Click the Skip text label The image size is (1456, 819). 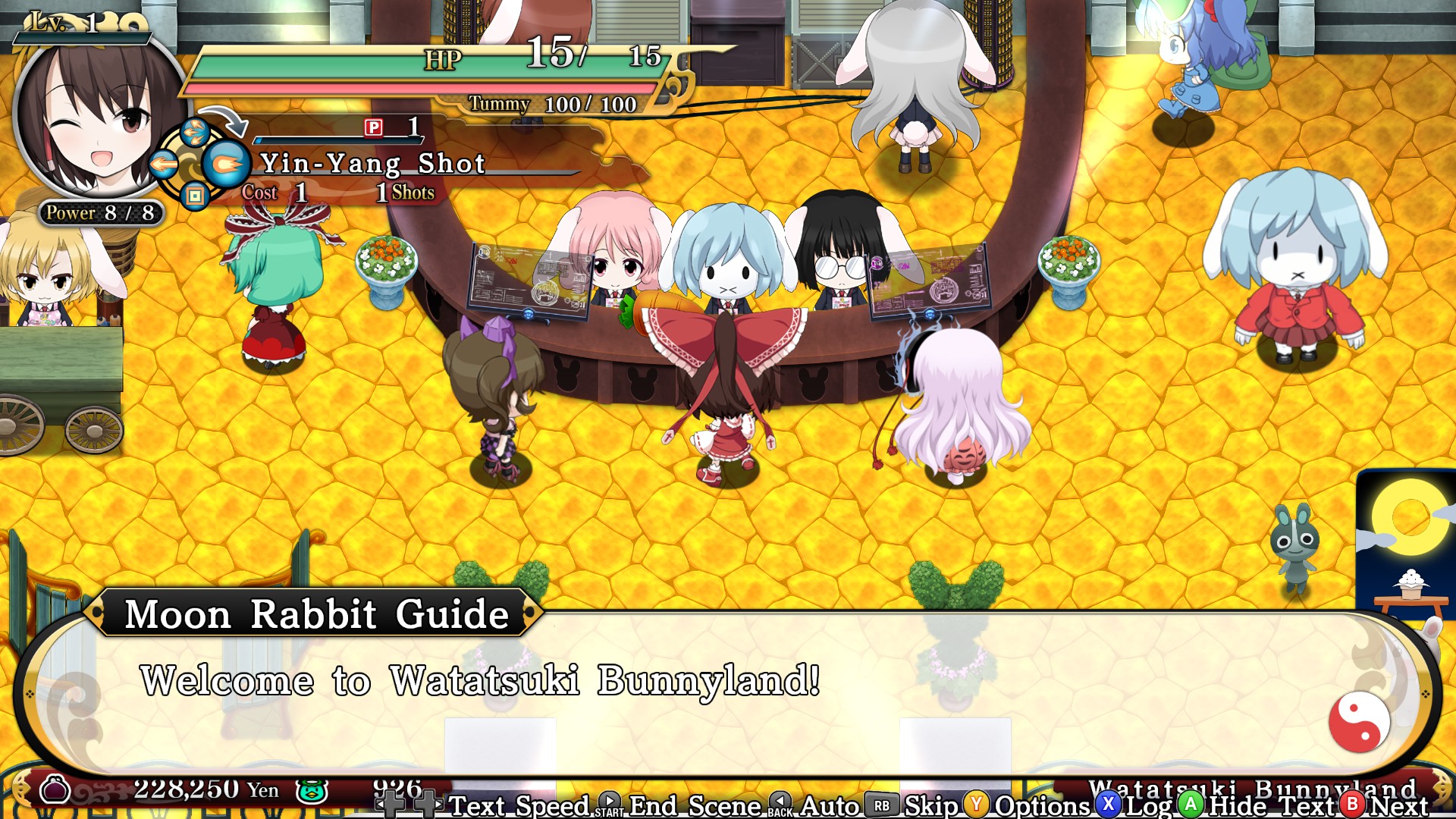click(931, 805)
